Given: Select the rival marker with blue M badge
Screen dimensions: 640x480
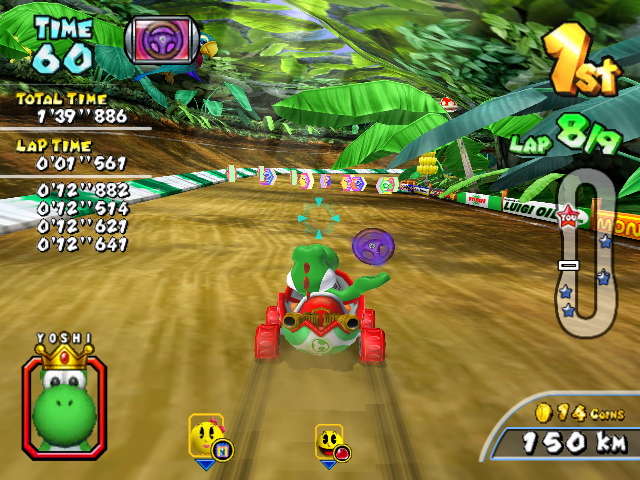Looking at the screenshot, I should click(207, 439).
